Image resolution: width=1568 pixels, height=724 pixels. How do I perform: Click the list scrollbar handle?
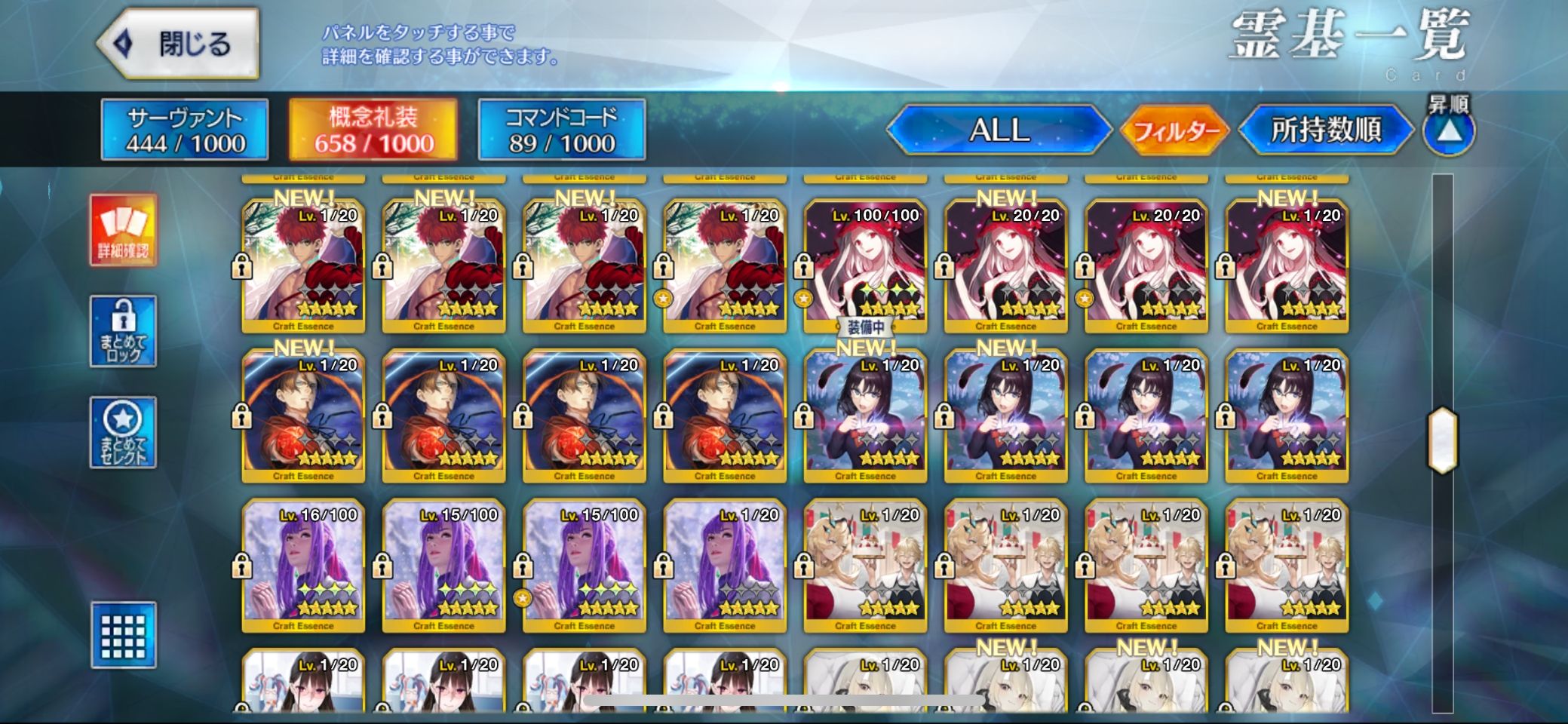click(1442, 440)
